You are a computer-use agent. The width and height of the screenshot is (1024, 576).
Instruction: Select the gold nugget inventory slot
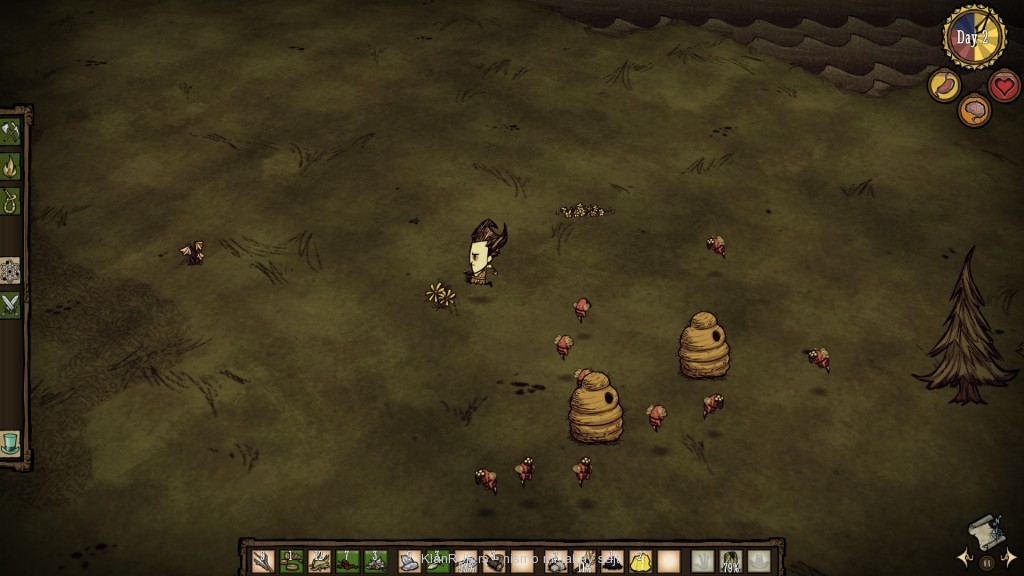point(640,561)
